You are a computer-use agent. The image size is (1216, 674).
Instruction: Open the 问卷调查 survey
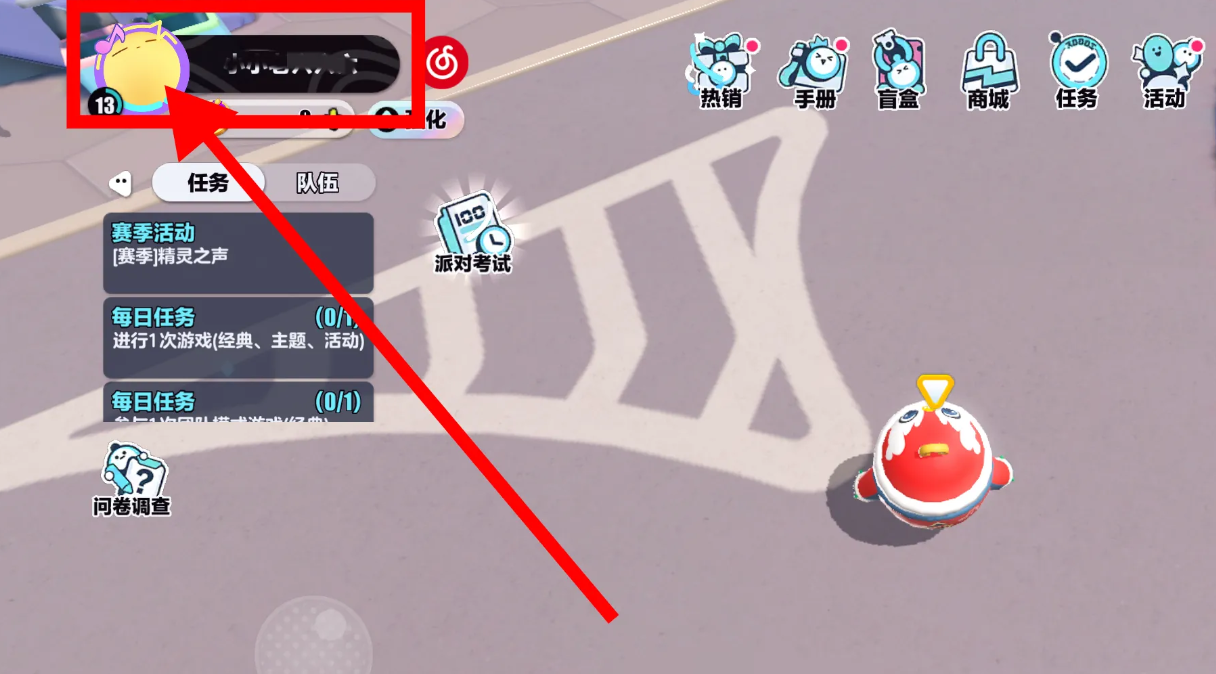(x=132, y=480)
